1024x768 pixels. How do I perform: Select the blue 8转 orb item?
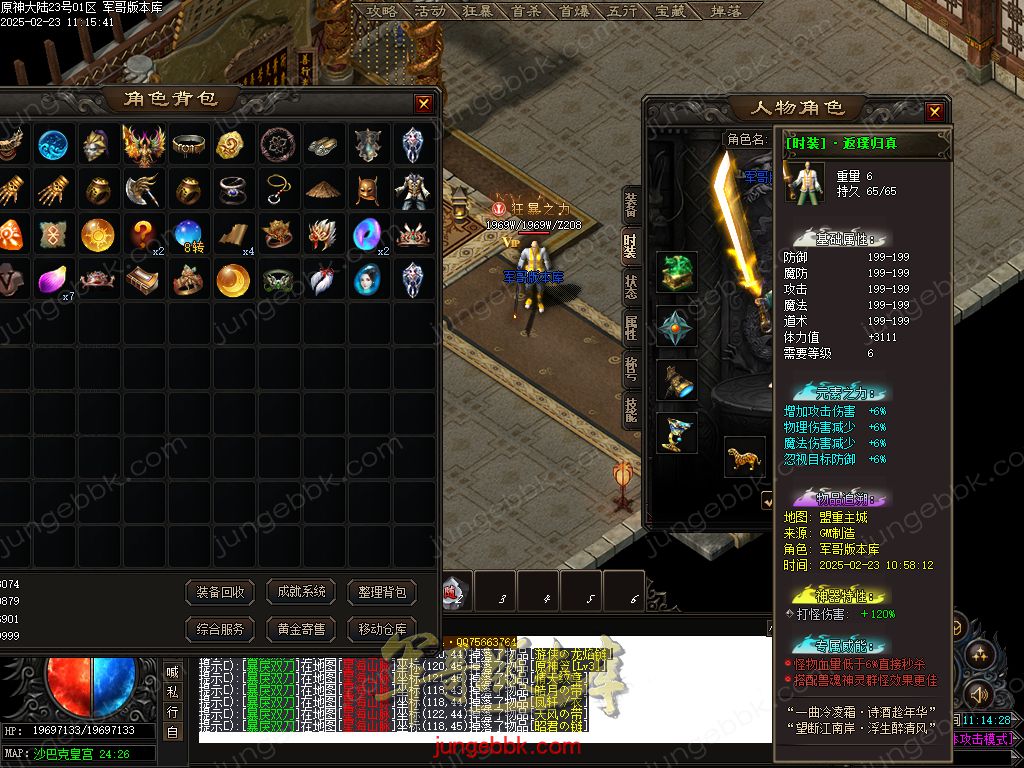pos(188,236)
